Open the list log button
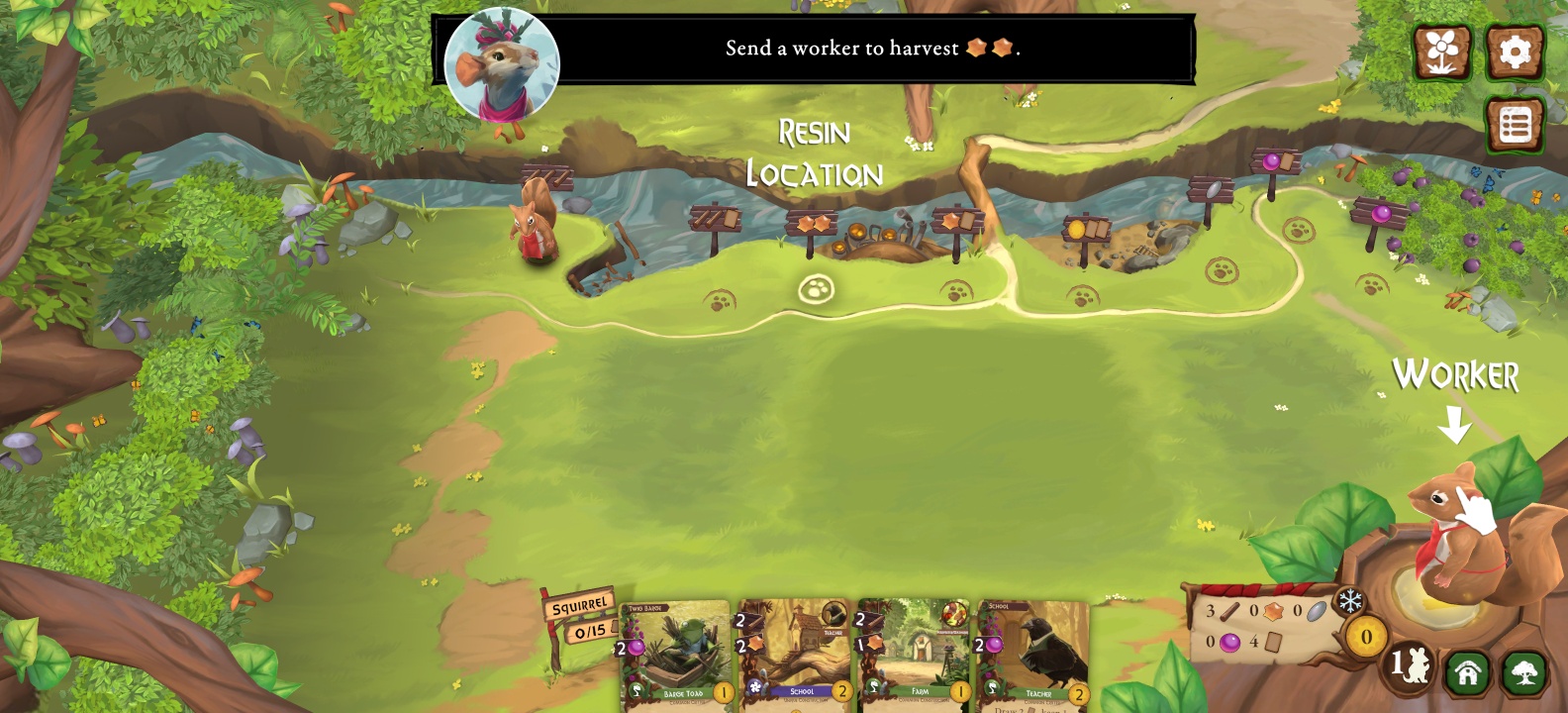 1515,125
